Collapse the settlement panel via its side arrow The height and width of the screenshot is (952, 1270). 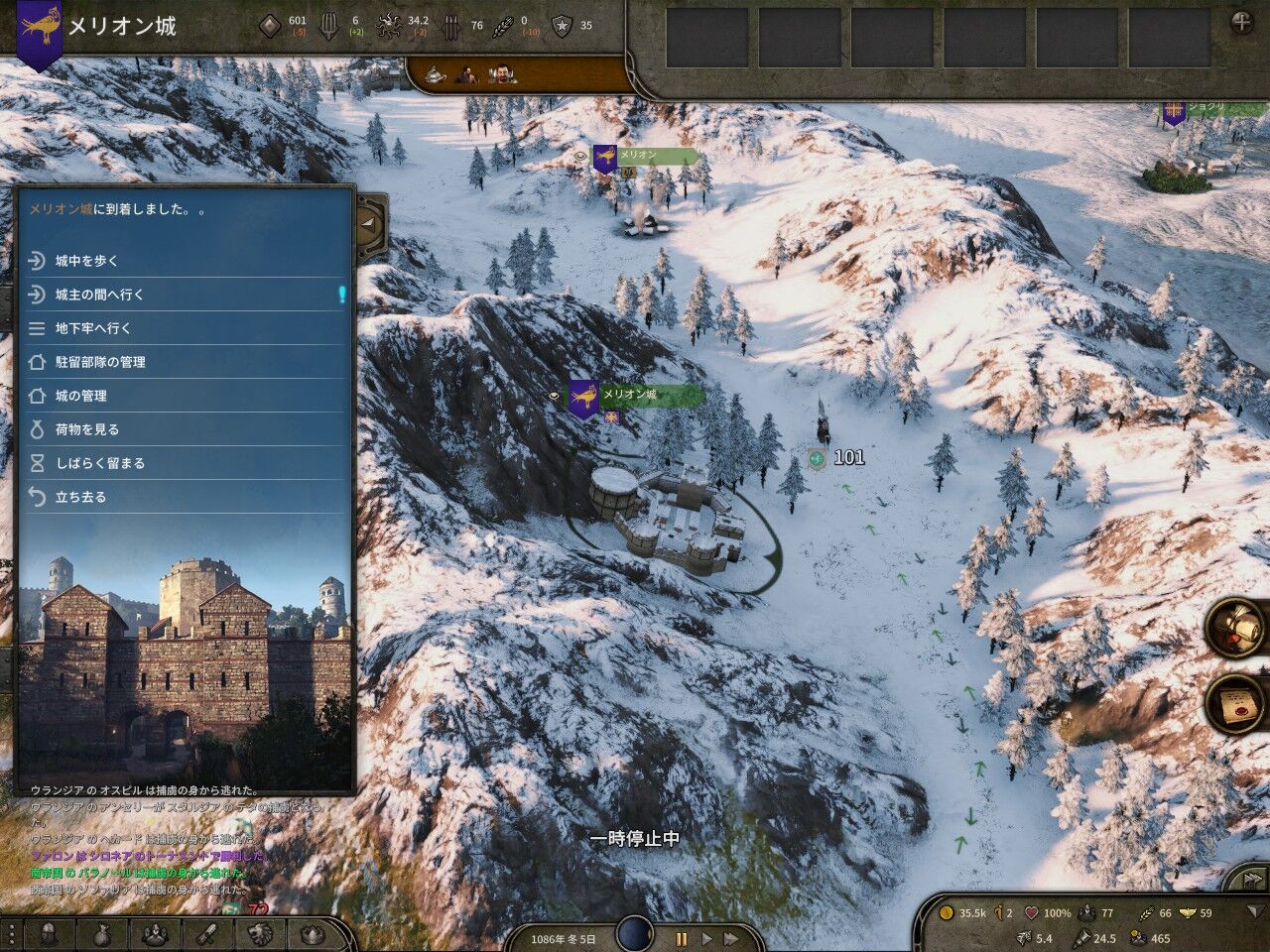(369, 226)
